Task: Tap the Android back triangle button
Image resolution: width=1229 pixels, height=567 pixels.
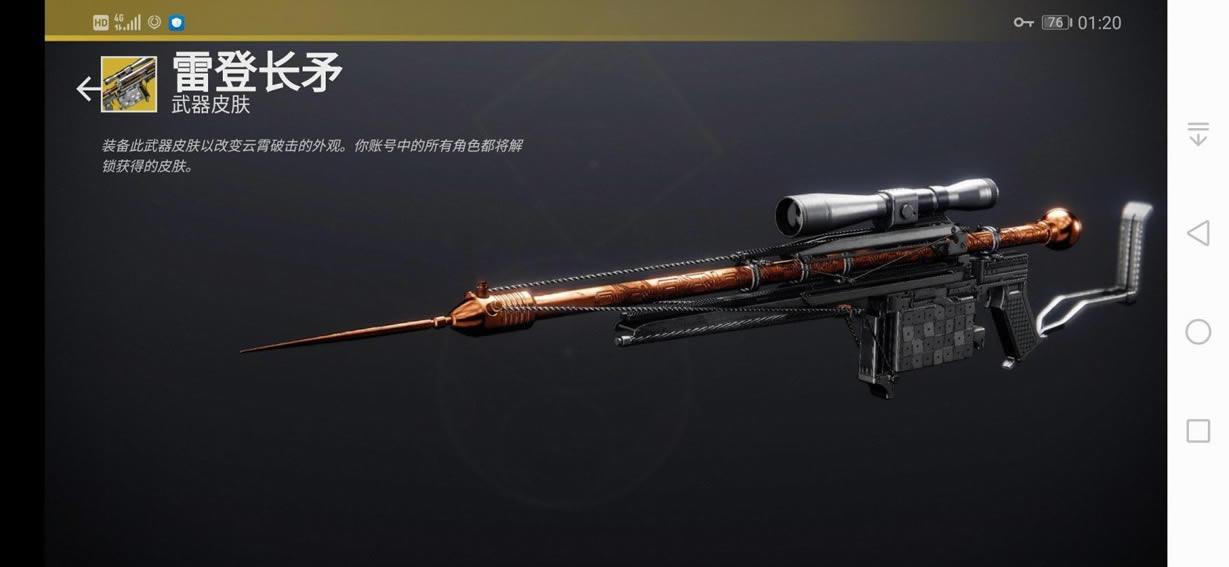Action: pos(1197,234)
